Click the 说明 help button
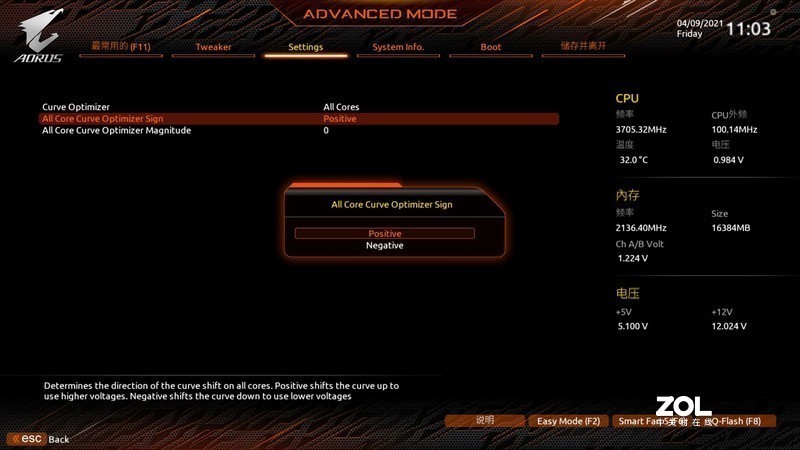The height and width of the screenshot is (450, 800). coord(485,421)
